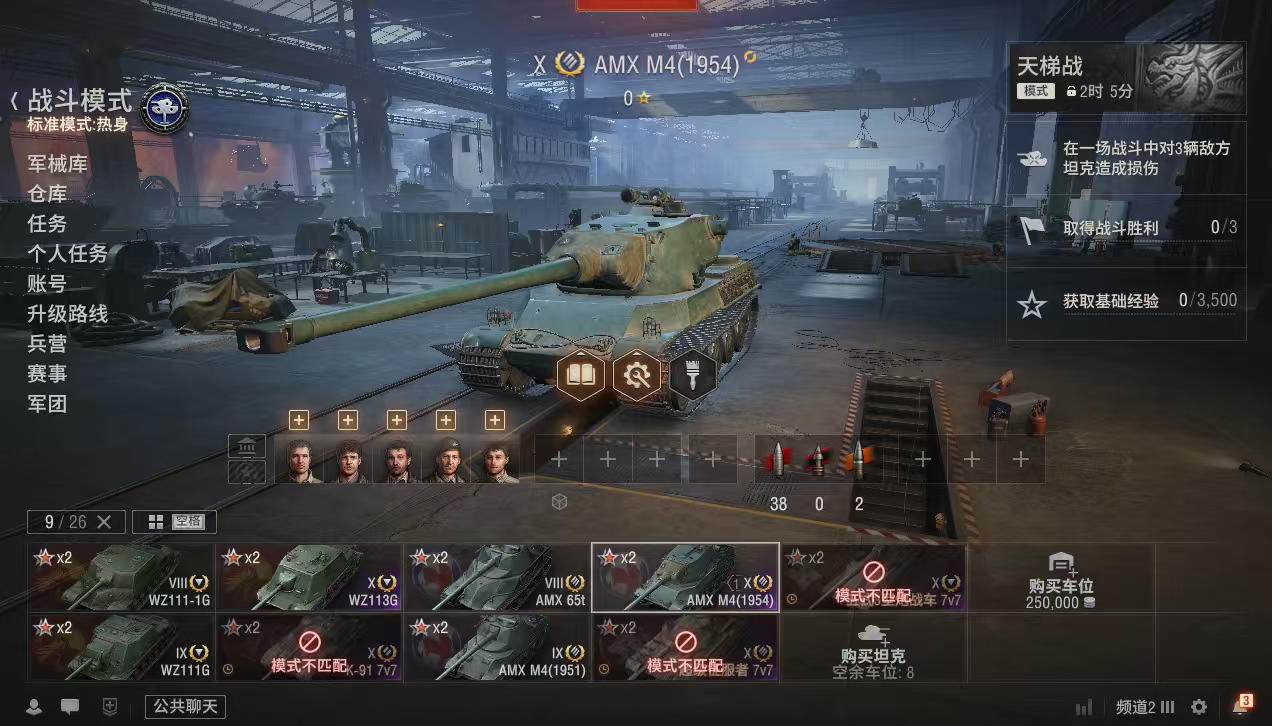Open the 升级路线 tech tree
The width and height of the screenshot is (1272, 726).
click(x=67, y=314)
